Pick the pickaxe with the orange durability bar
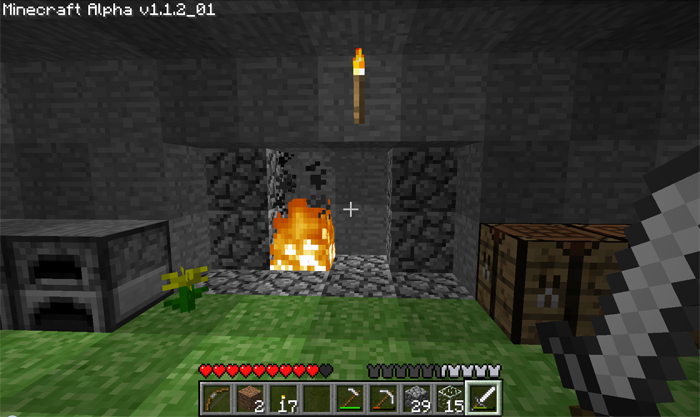Image resolution: width=700 pixels, height=417 pixels. [x=382, y=398]
